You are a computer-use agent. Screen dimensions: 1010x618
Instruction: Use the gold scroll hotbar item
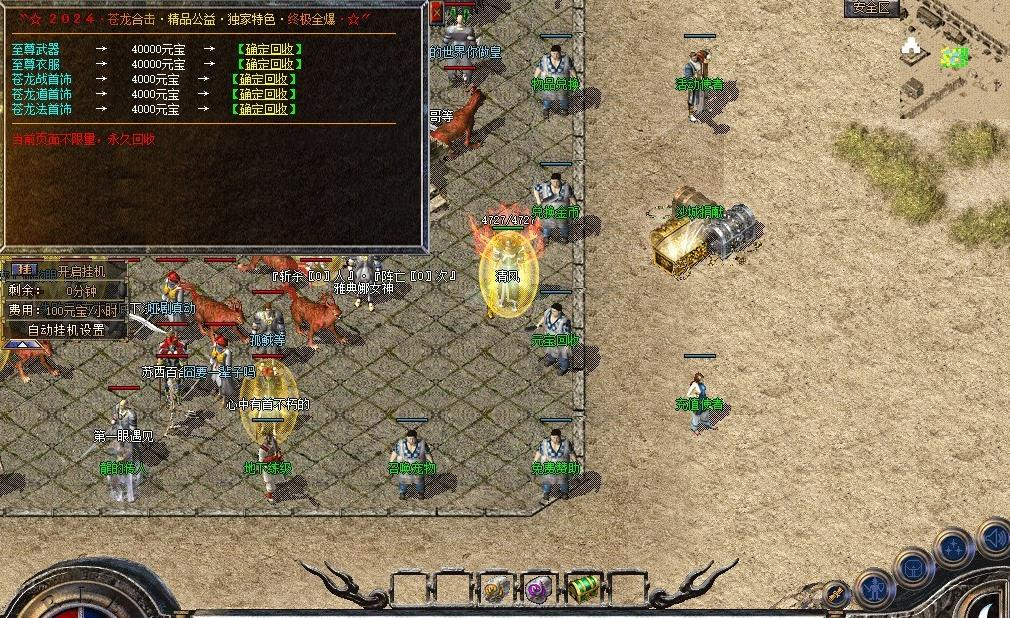(495, 588)
